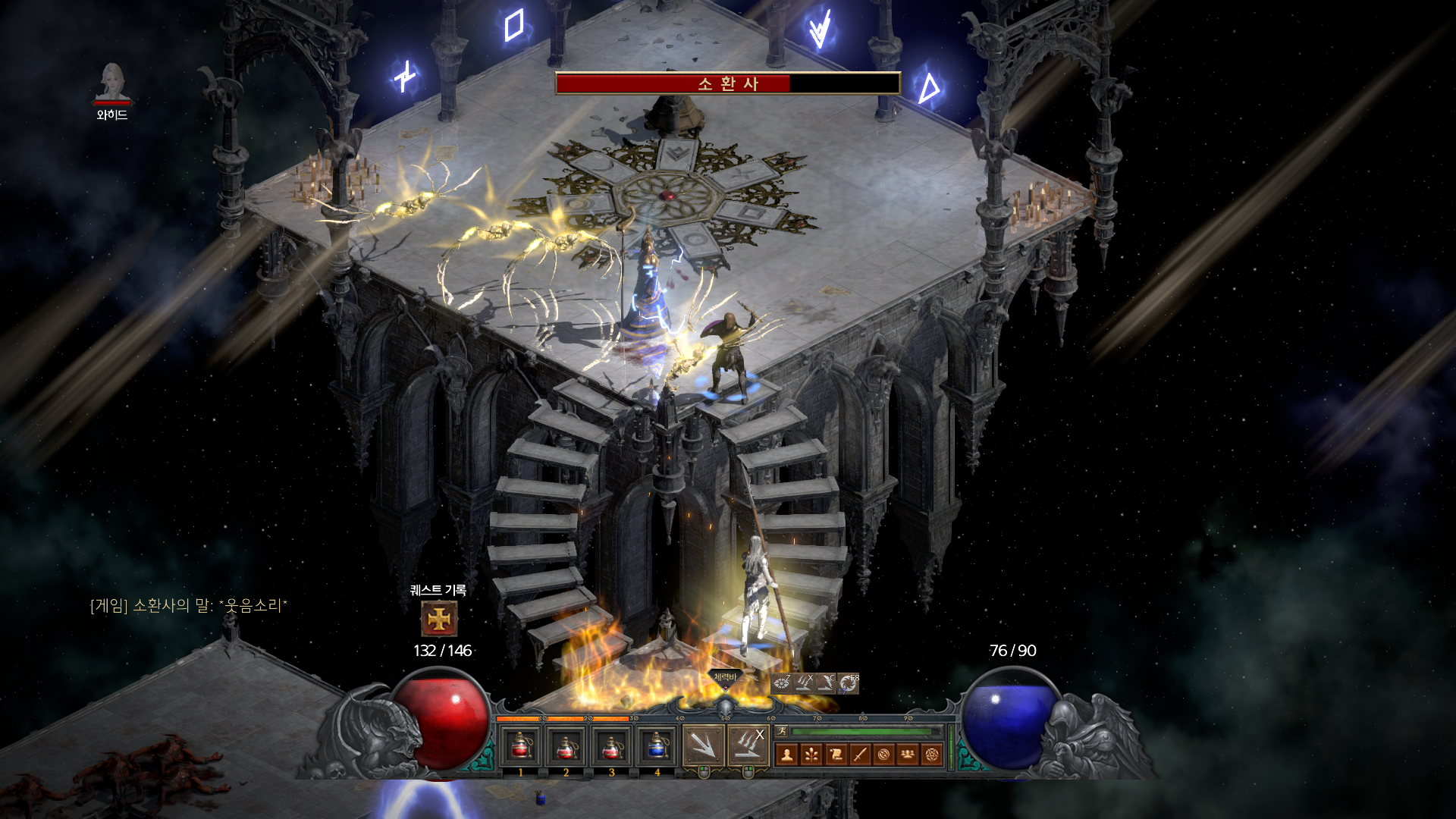The height and width of the screenshot is (819, 1456).
Task: Select the left-click single arrow skill
Action: click(703, 746)
